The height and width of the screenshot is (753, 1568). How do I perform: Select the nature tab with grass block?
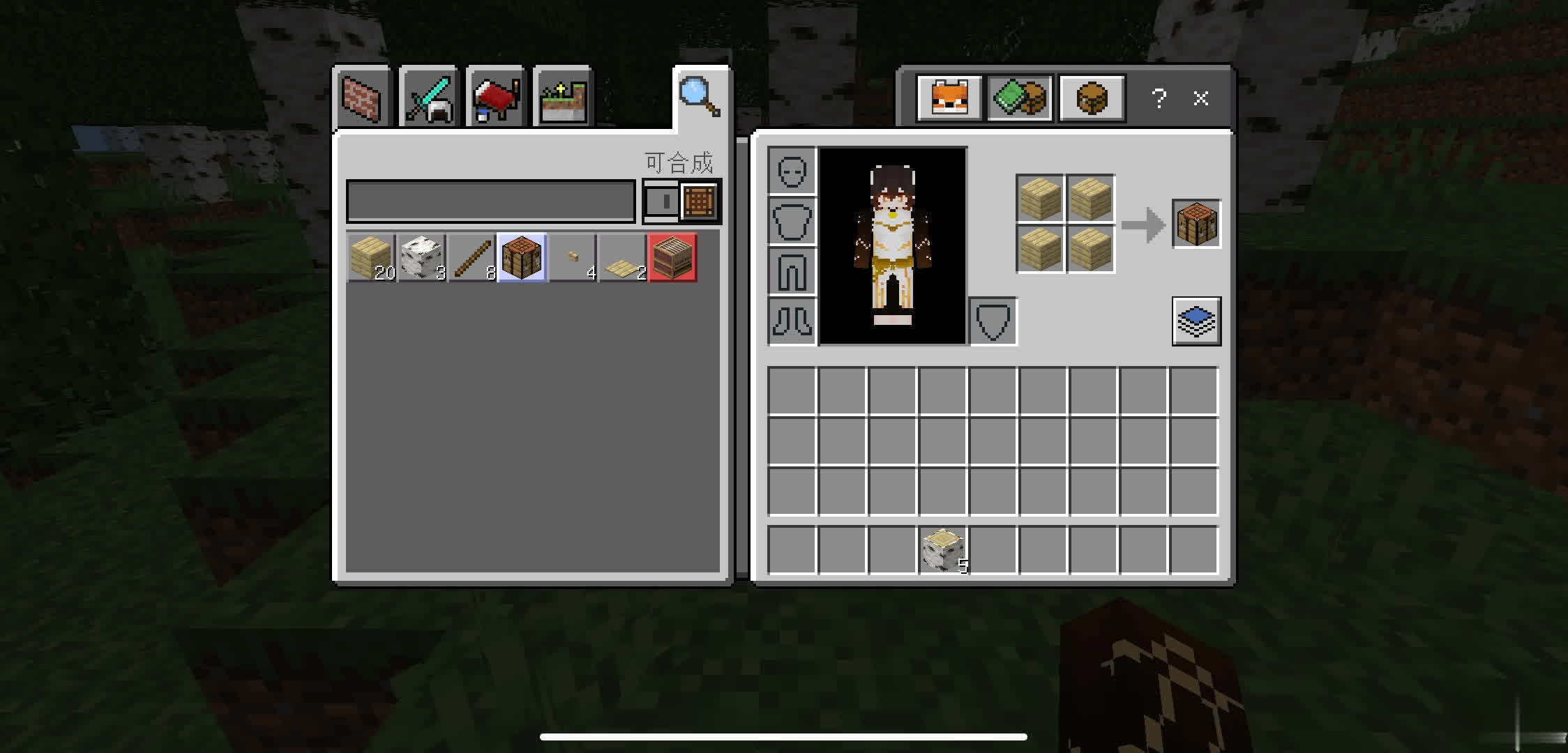coord(562,99)
